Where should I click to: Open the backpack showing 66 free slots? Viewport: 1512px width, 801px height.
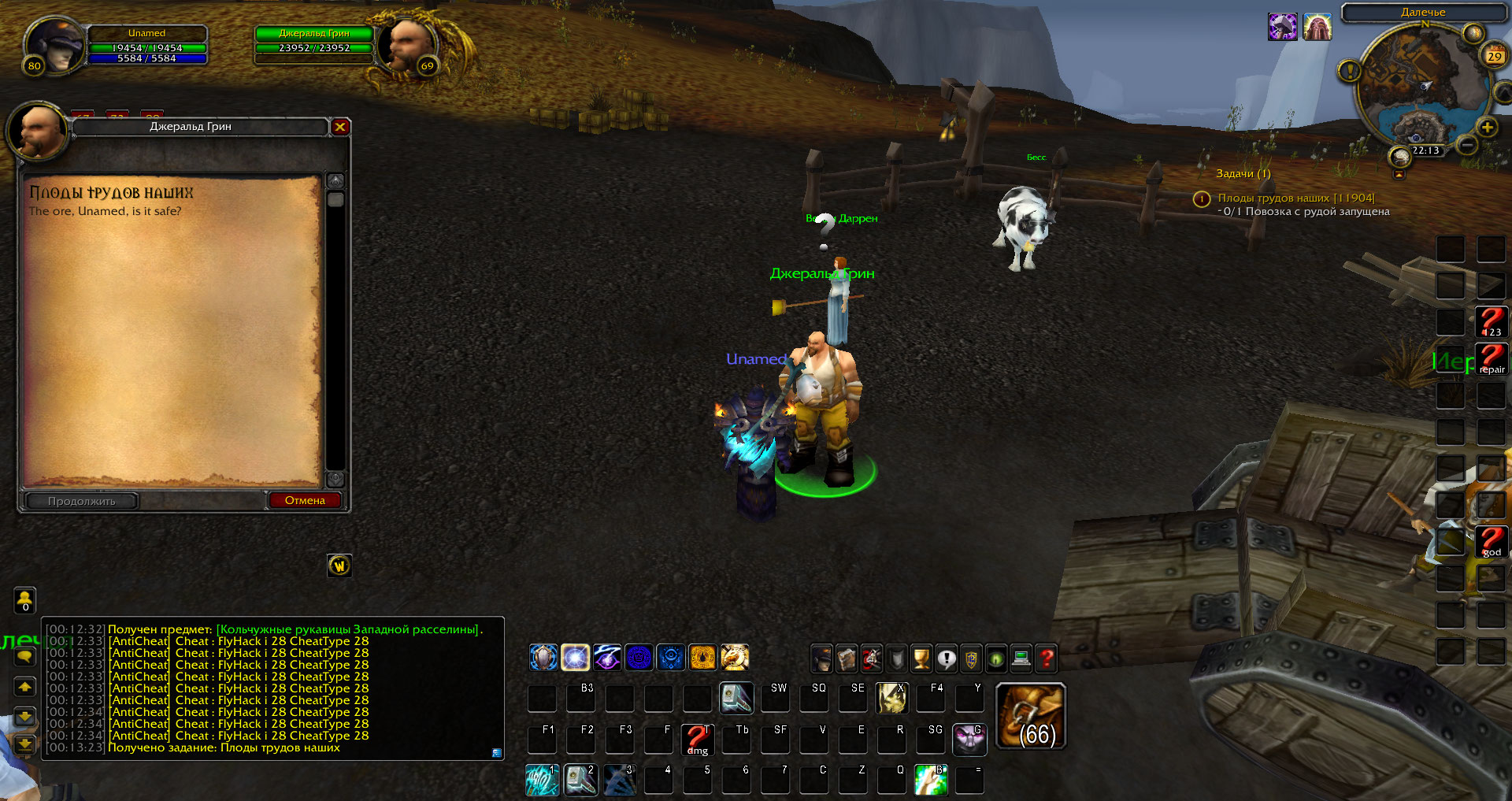click(1031, 716)
